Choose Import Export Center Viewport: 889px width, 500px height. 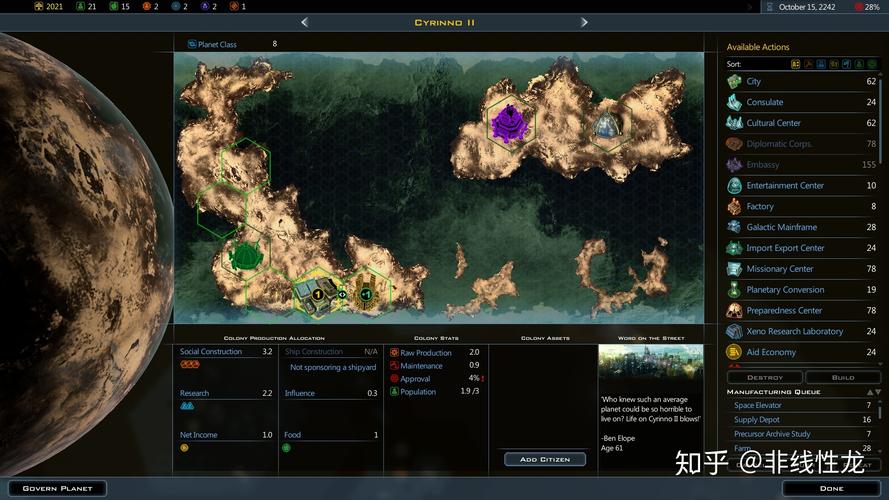(785, 248)
